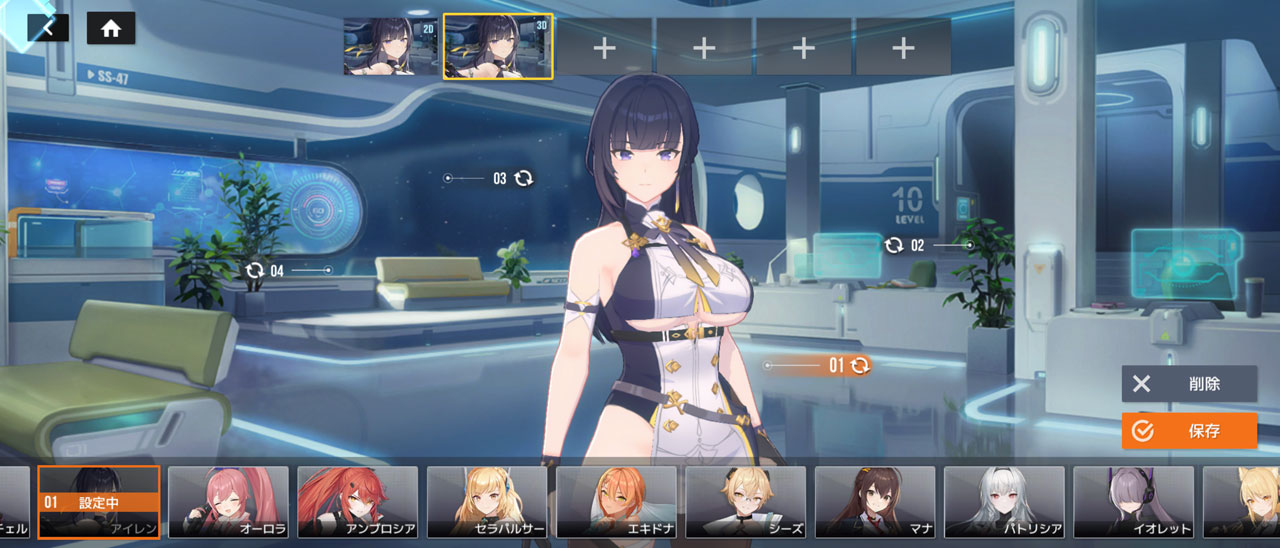1280x548 pixels.
Task: Pick the イオレット character card
Action: click(1133, 502)
